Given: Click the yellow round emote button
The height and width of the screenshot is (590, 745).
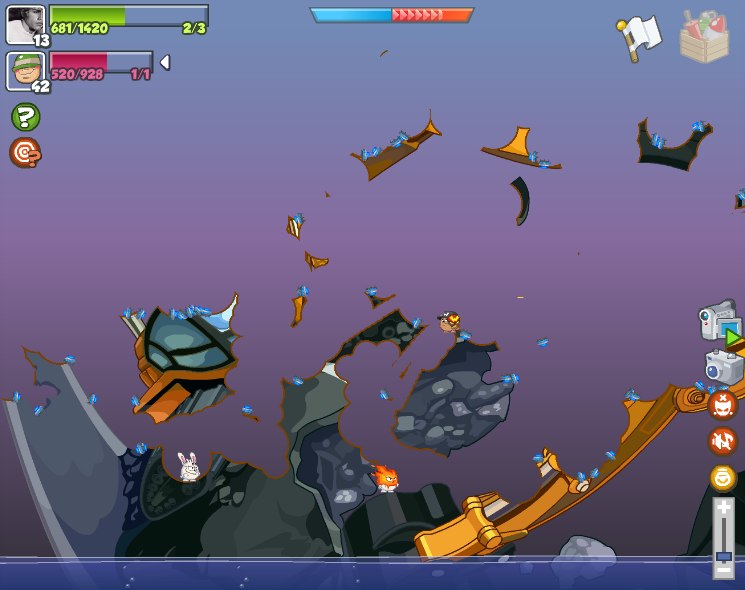Looking at the screenshot, I should [x=723, y=477].
